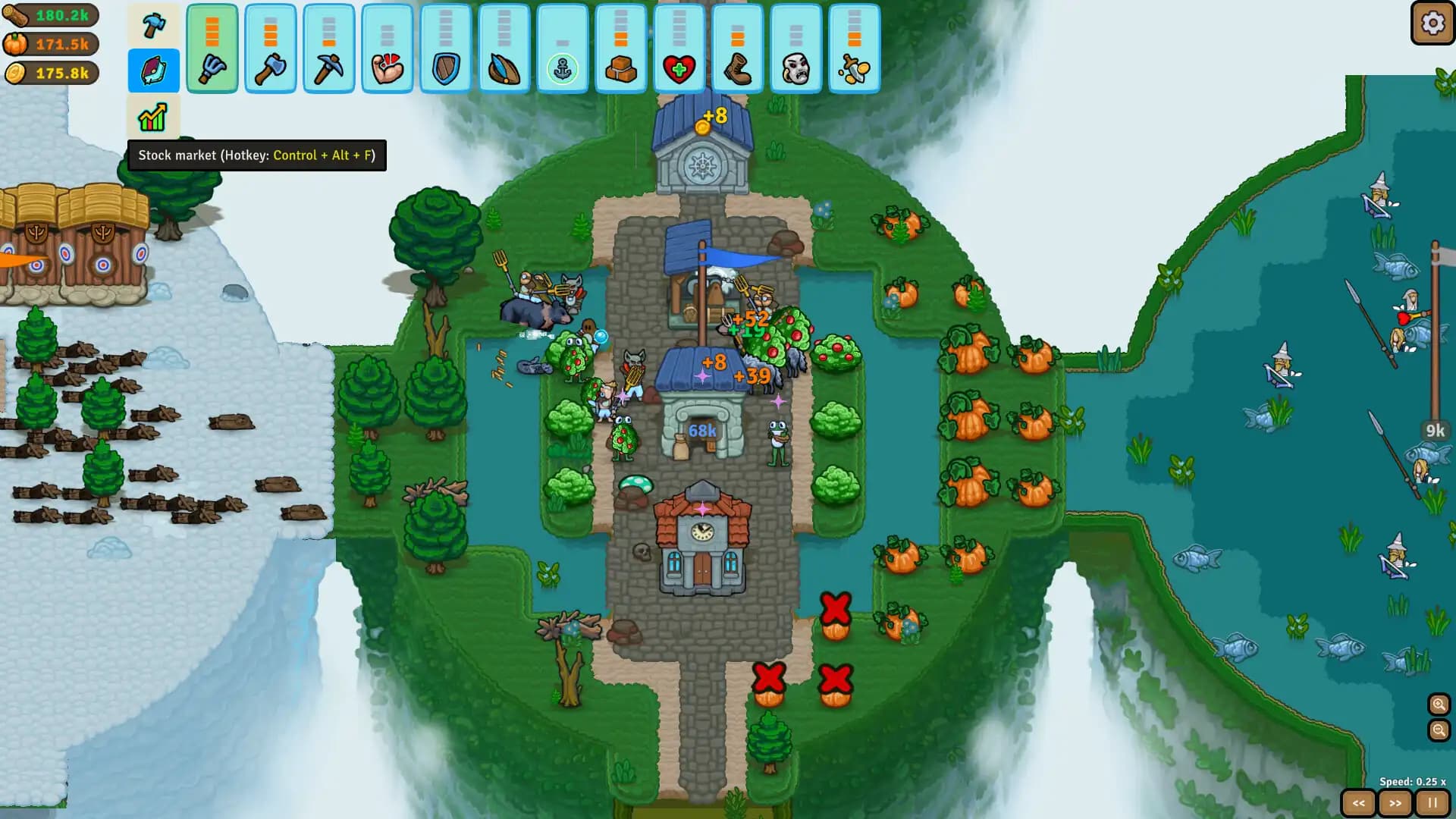Viewport: 1456px width, 819px height.
Task: Open the Stock market panel
Action: pos(153,118)
